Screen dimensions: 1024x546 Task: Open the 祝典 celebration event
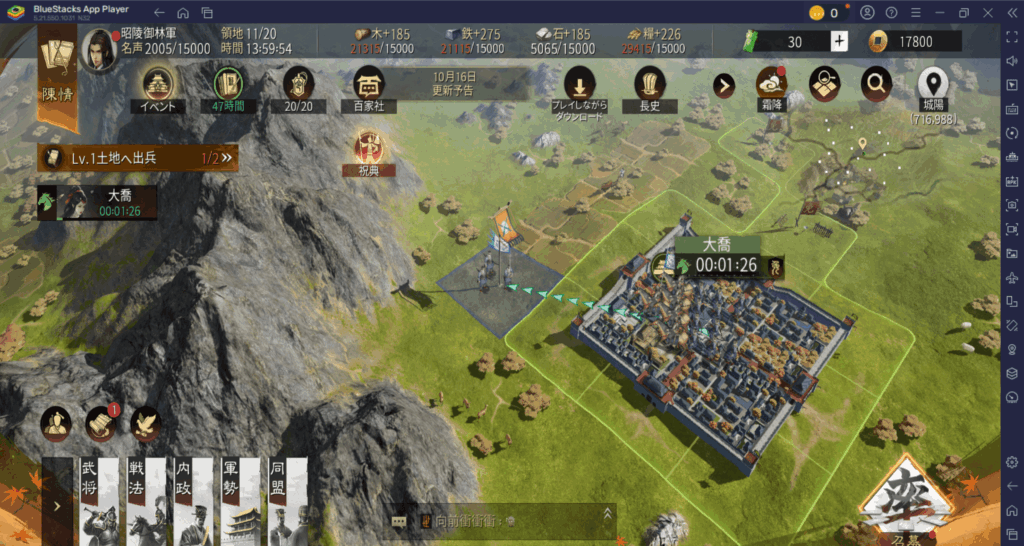369,150
